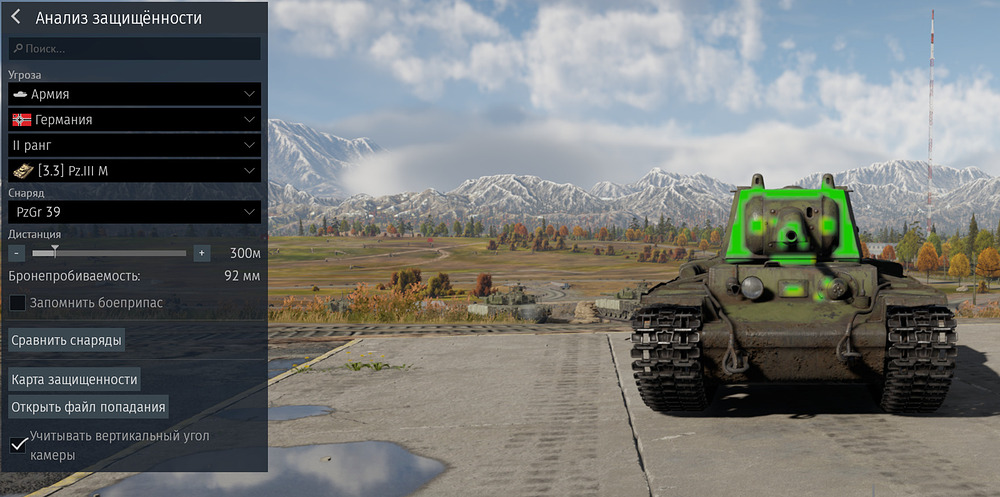Open the Армия threat type dropdown

(x=134, y=94)
